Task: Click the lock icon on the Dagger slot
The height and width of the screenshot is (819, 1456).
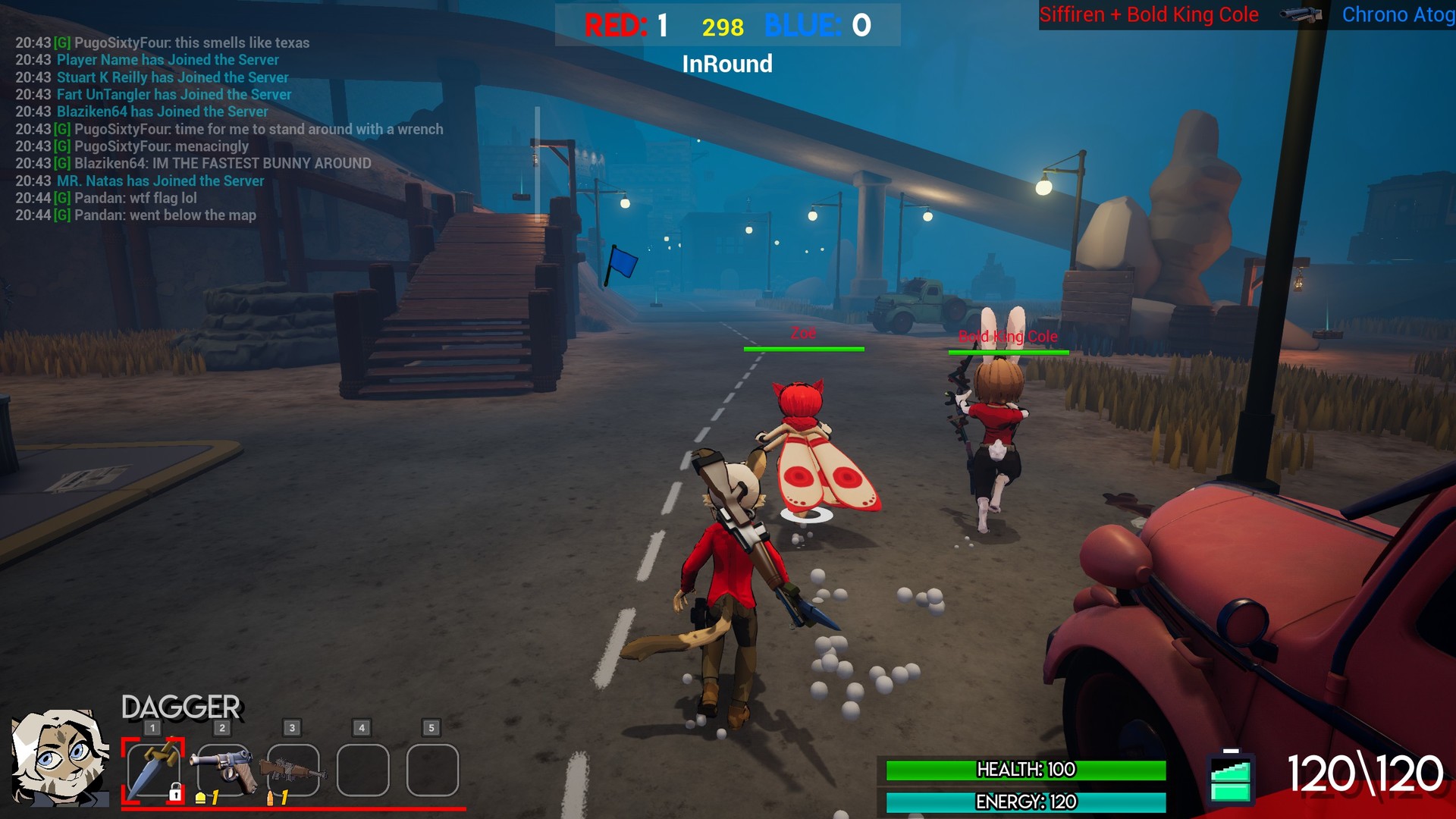Action: [176, 791]
